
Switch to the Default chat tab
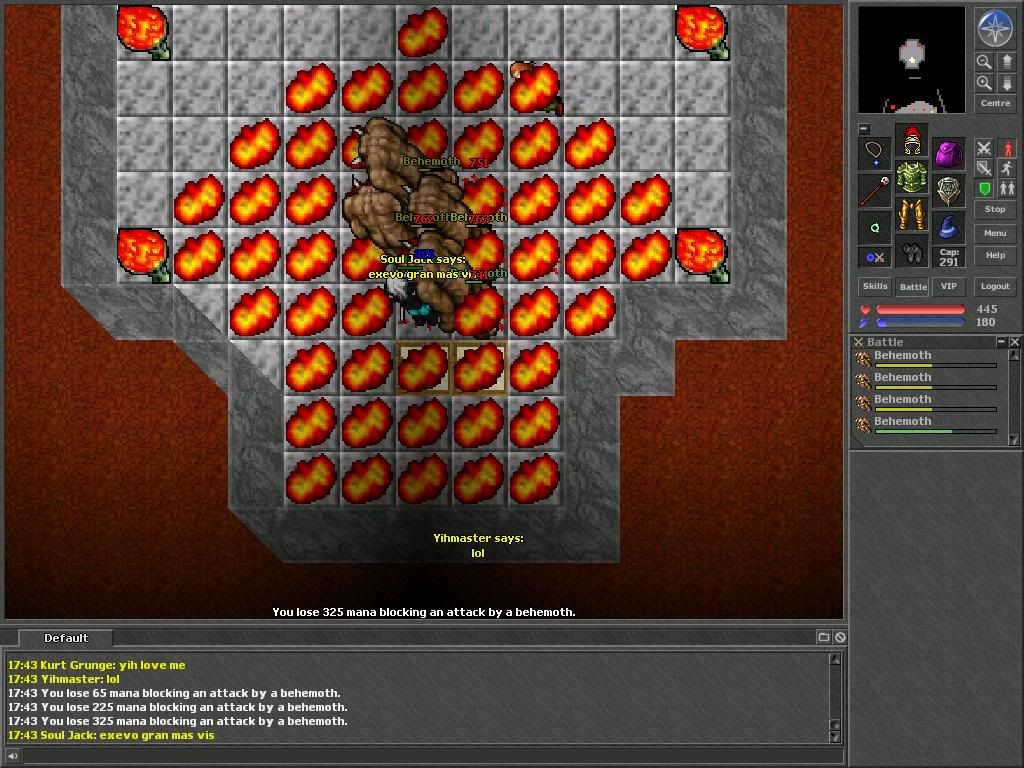coord(66,638)
